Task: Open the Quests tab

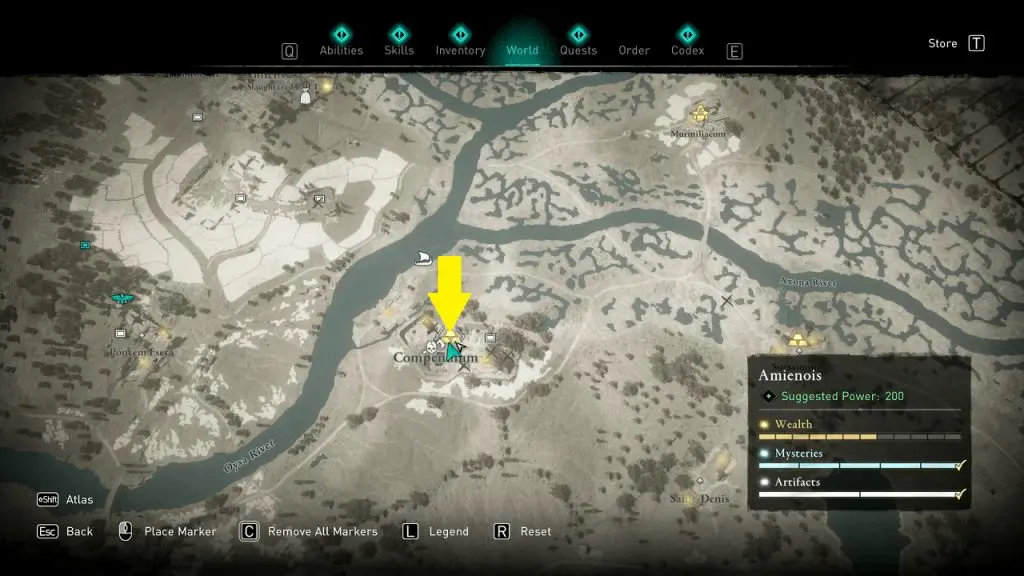Action: click(578, 50)
